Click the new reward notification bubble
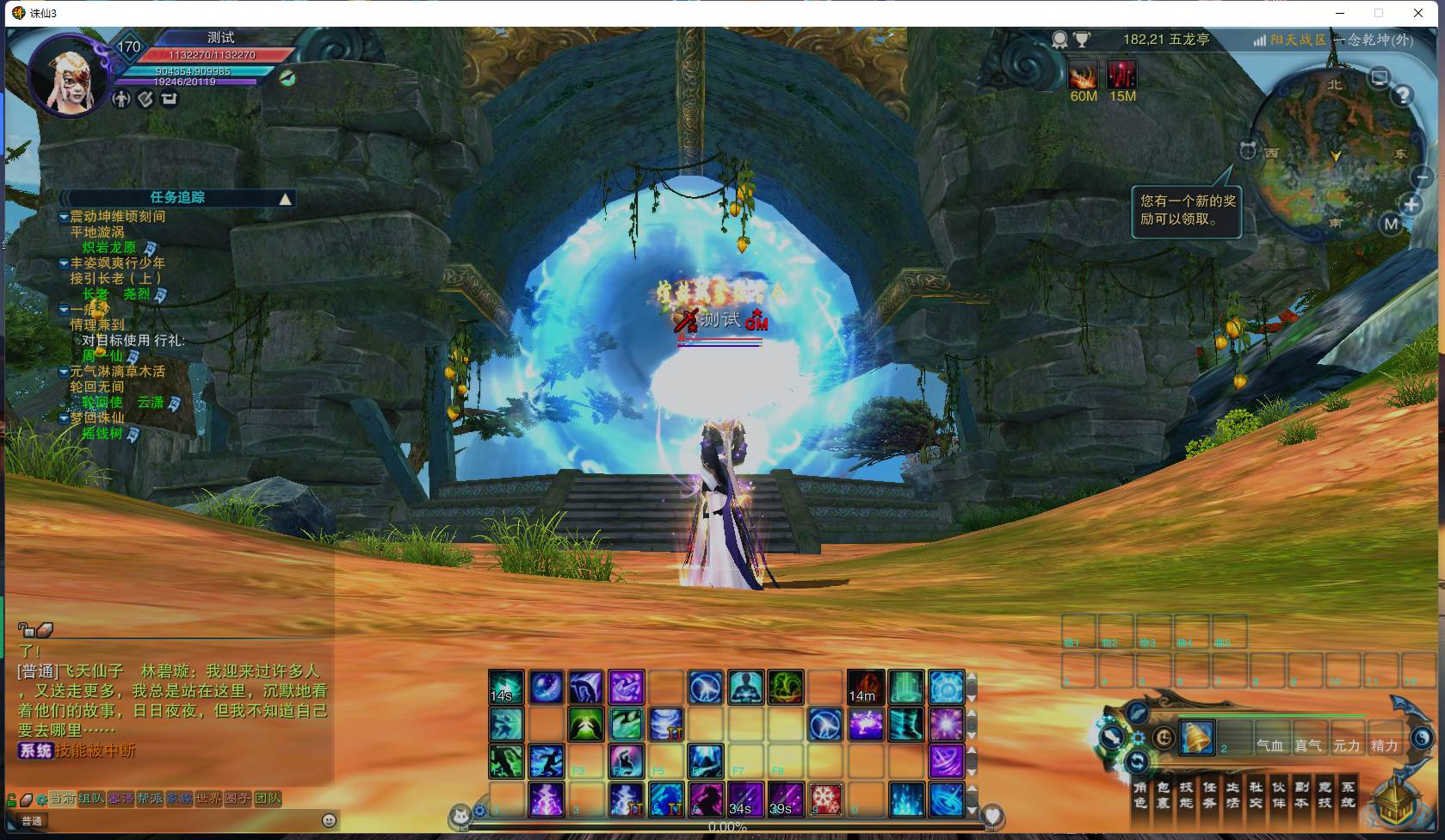 [1189, 210]
